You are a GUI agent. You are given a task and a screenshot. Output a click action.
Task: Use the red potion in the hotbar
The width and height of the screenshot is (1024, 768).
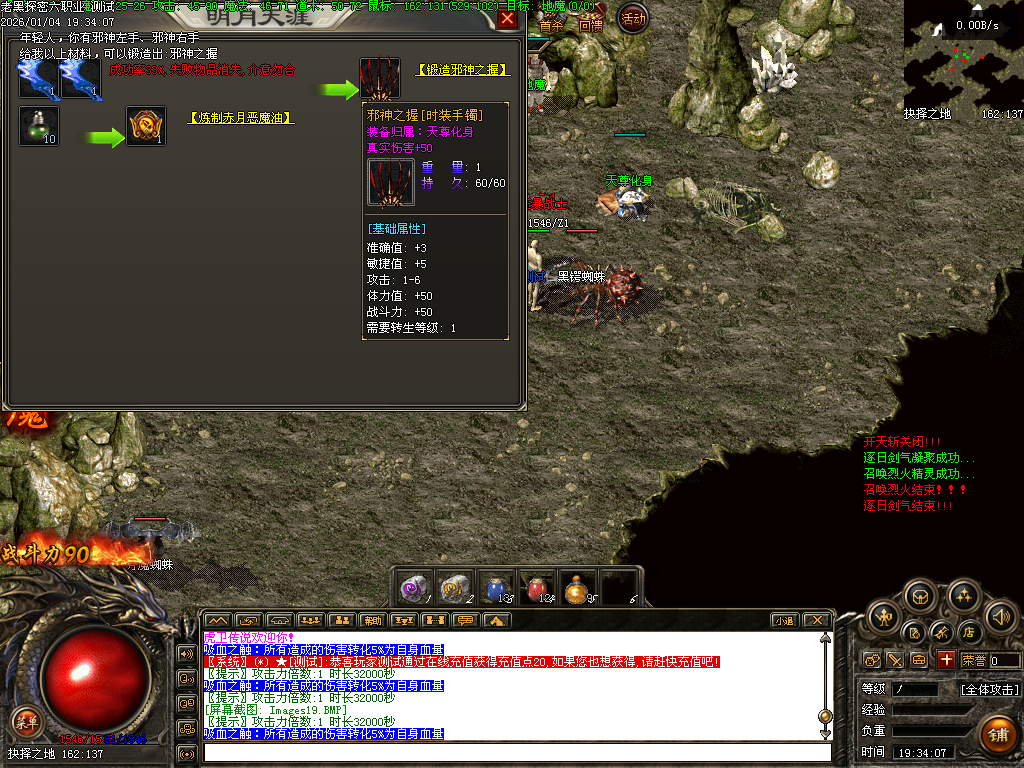[537, 589]
